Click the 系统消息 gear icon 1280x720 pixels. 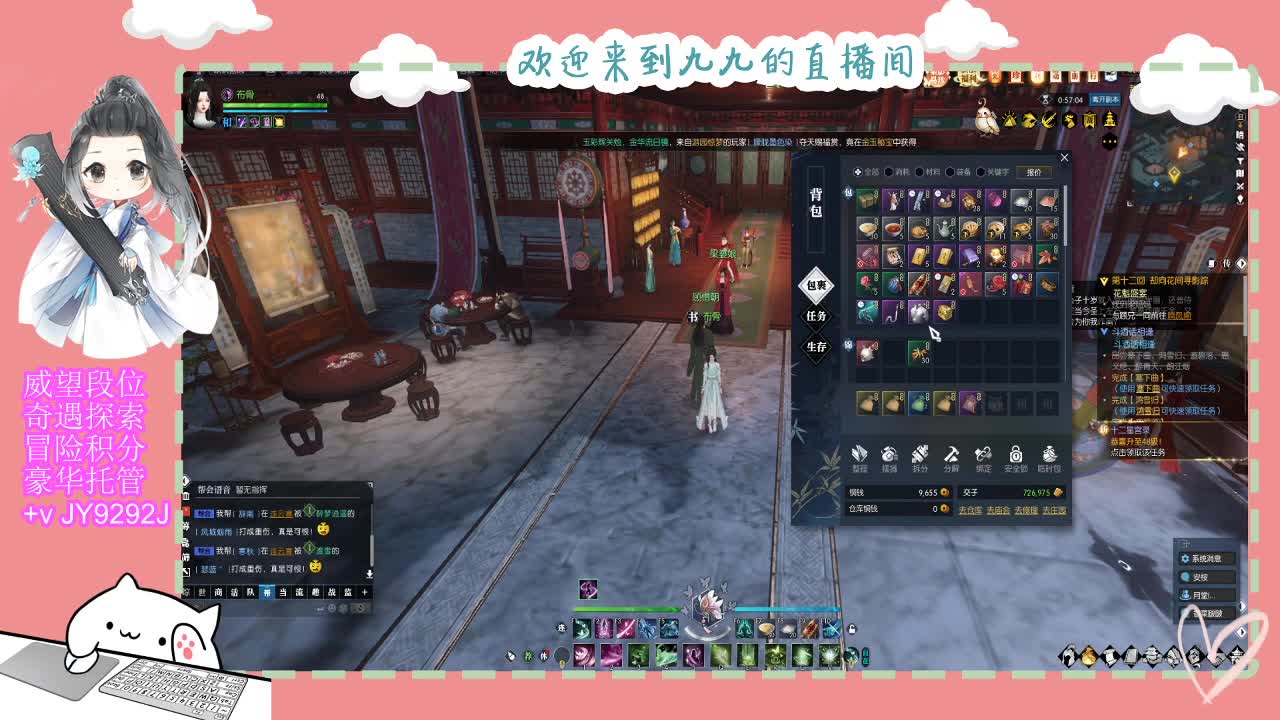point(1186,558)
